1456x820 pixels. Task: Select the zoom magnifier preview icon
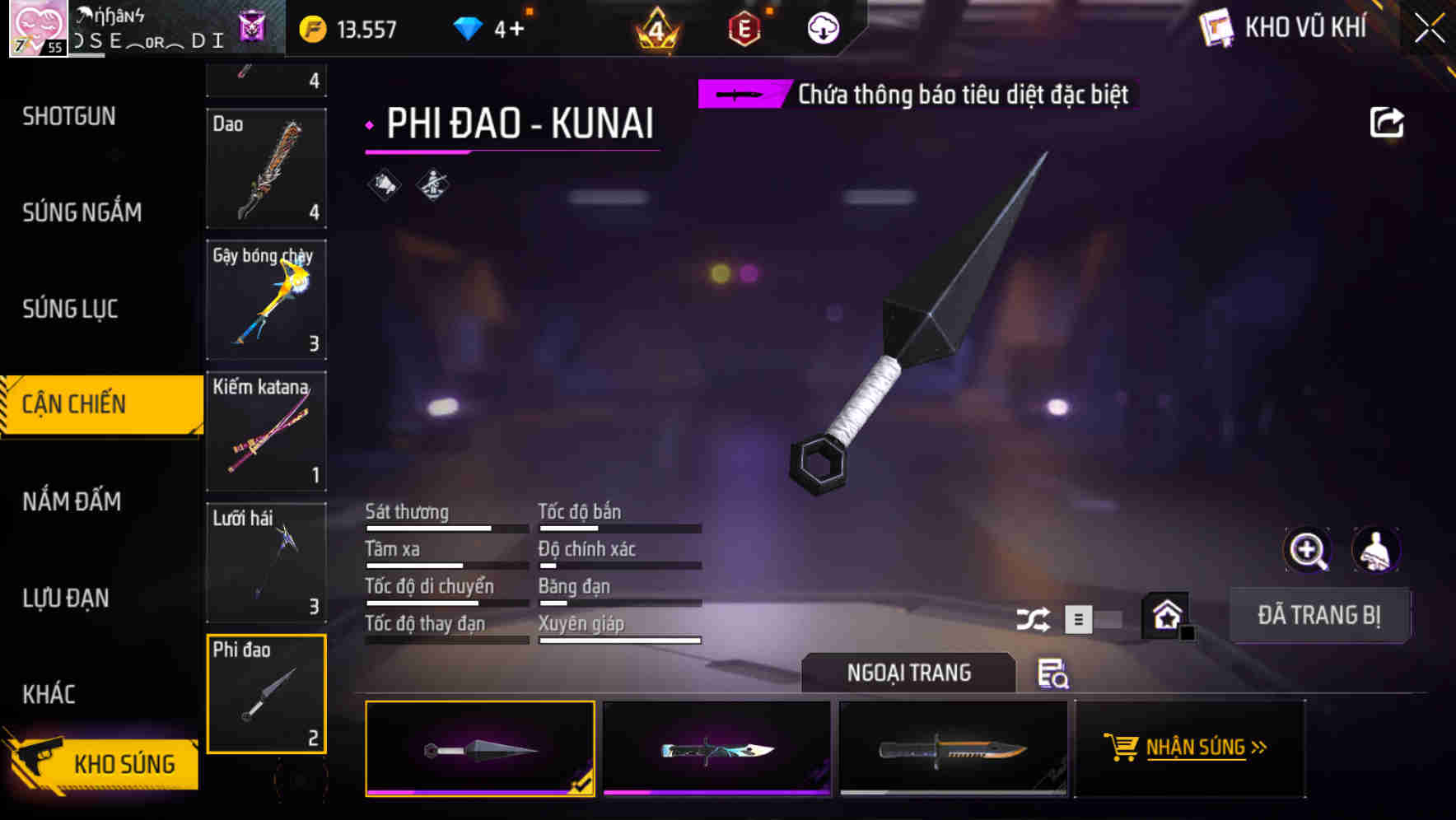[1308, 550]
